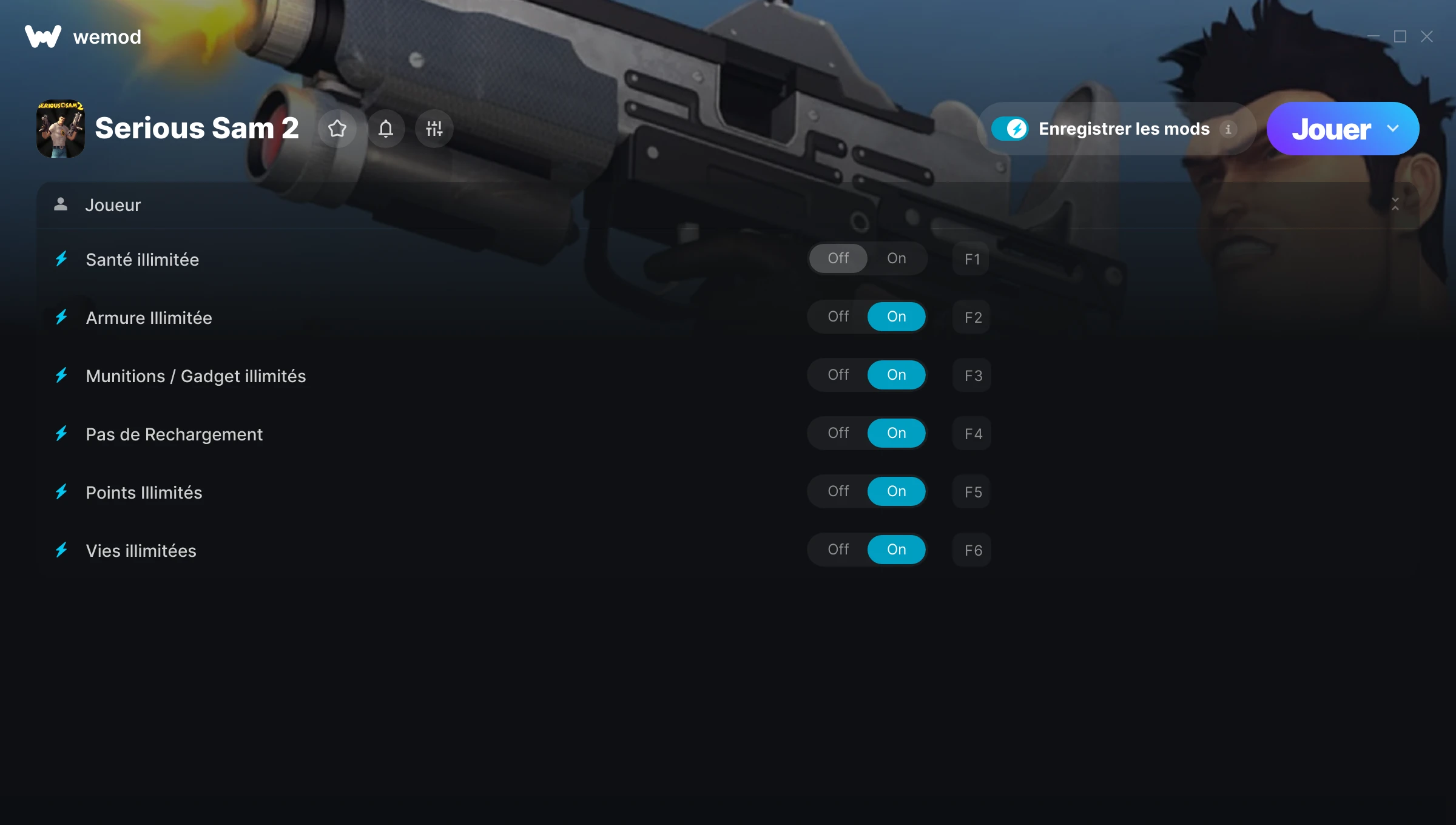1456x825 pixels.
Task: Turn Off Vies illimitées
Action: [x=838, y=550]
